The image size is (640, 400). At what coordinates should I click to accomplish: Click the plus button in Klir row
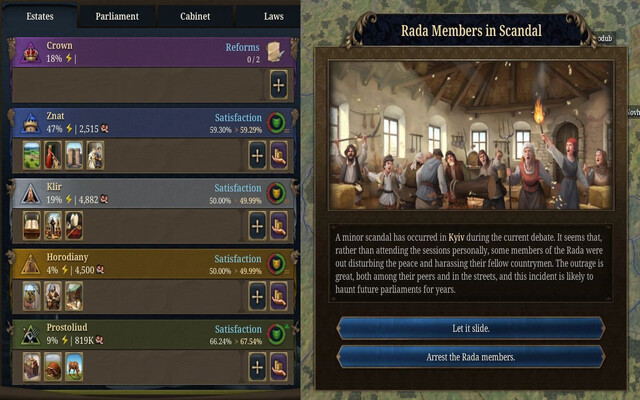[x=257, y=225]
